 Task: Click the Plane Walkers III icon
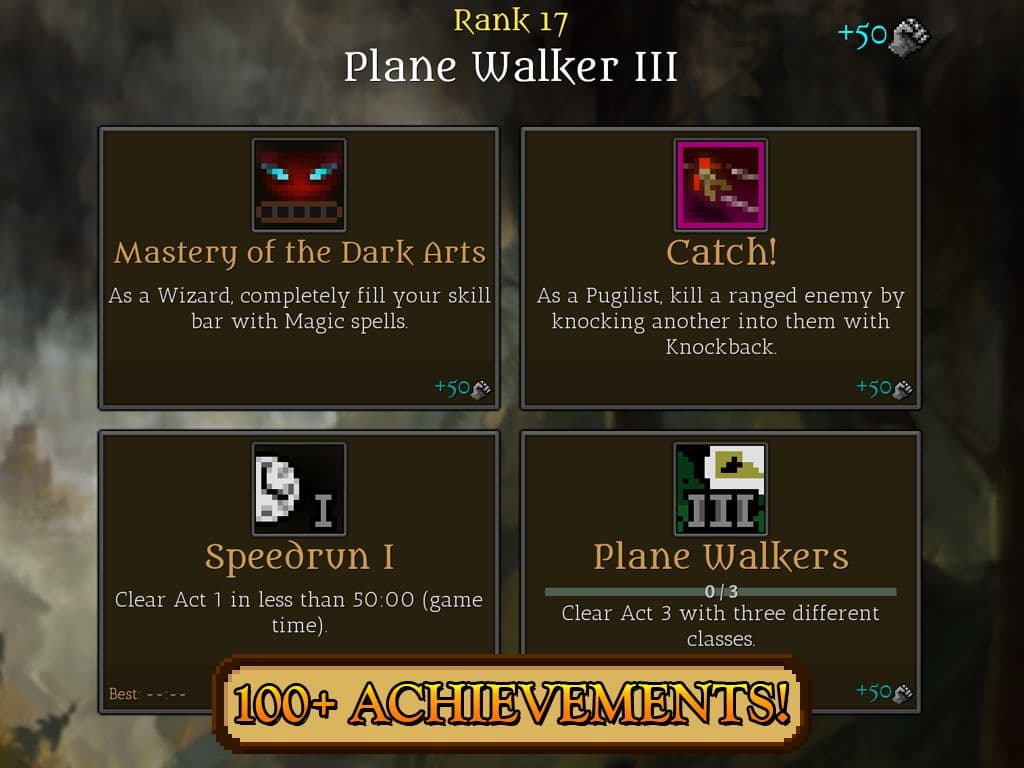click(x=721, y=489)
